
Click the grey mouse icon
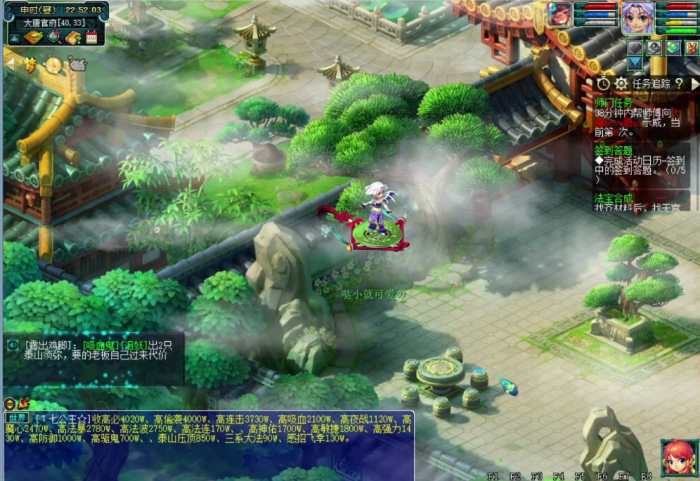click(77, 64)
